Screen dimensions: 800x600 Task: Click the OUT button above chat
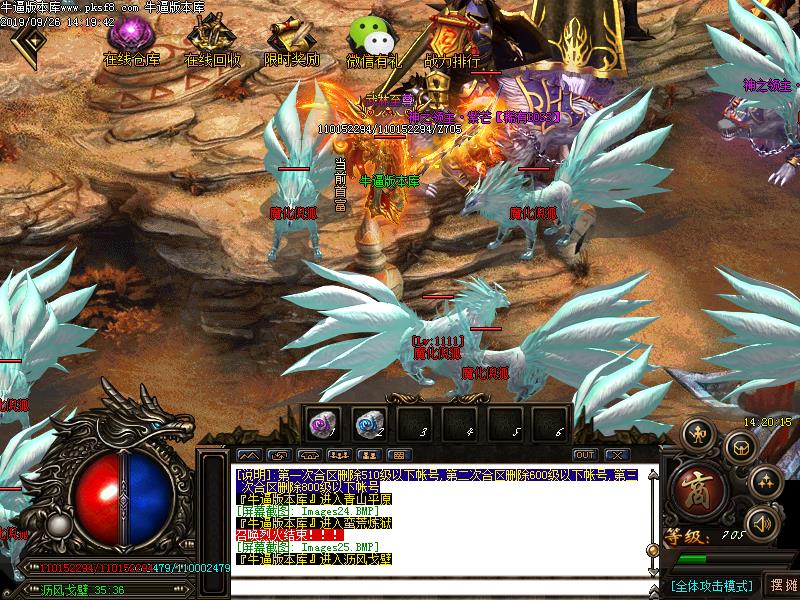pos(585,455)
